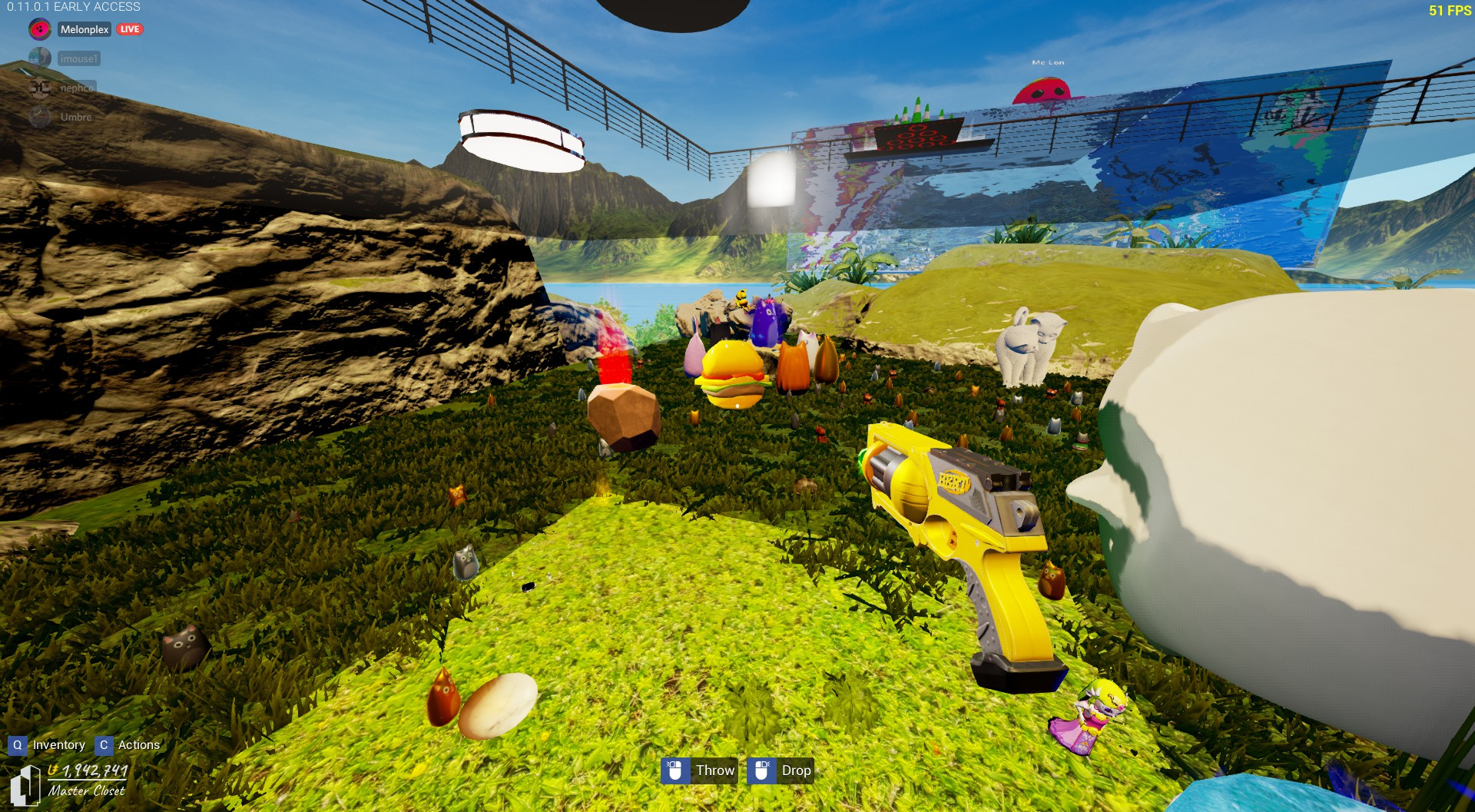Open Umbre's player entry
The width and height of the screenshot is (1475, 812).
pyautogui.click(x=75, y=117)
